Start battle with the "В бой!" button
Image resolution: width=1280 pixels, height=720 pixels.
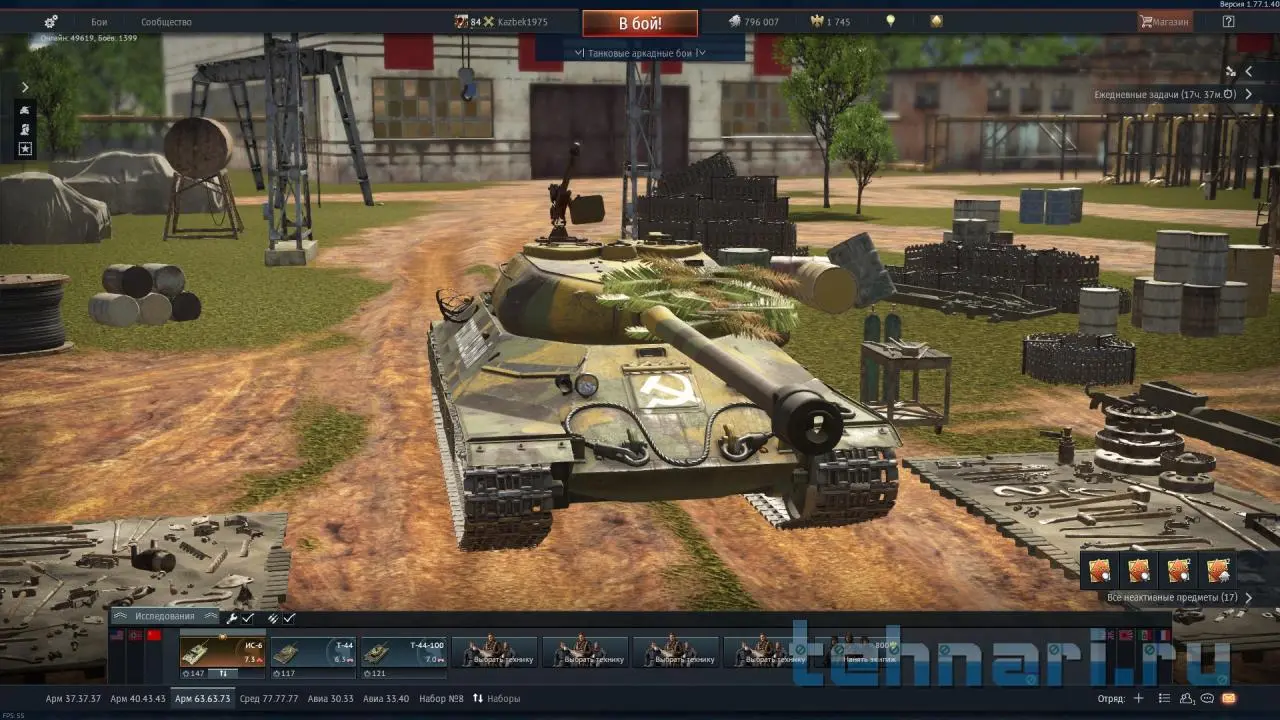click(640, 23)
